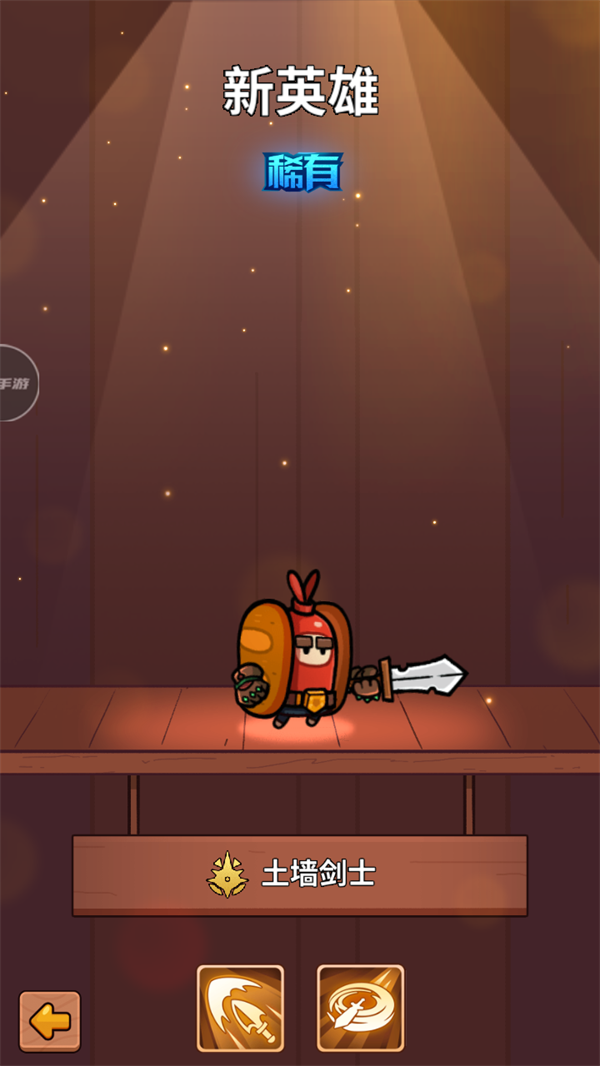Click the orange back arrow button
Image resolution: width=600 pixels, height=1066 pixels.
50,1021
